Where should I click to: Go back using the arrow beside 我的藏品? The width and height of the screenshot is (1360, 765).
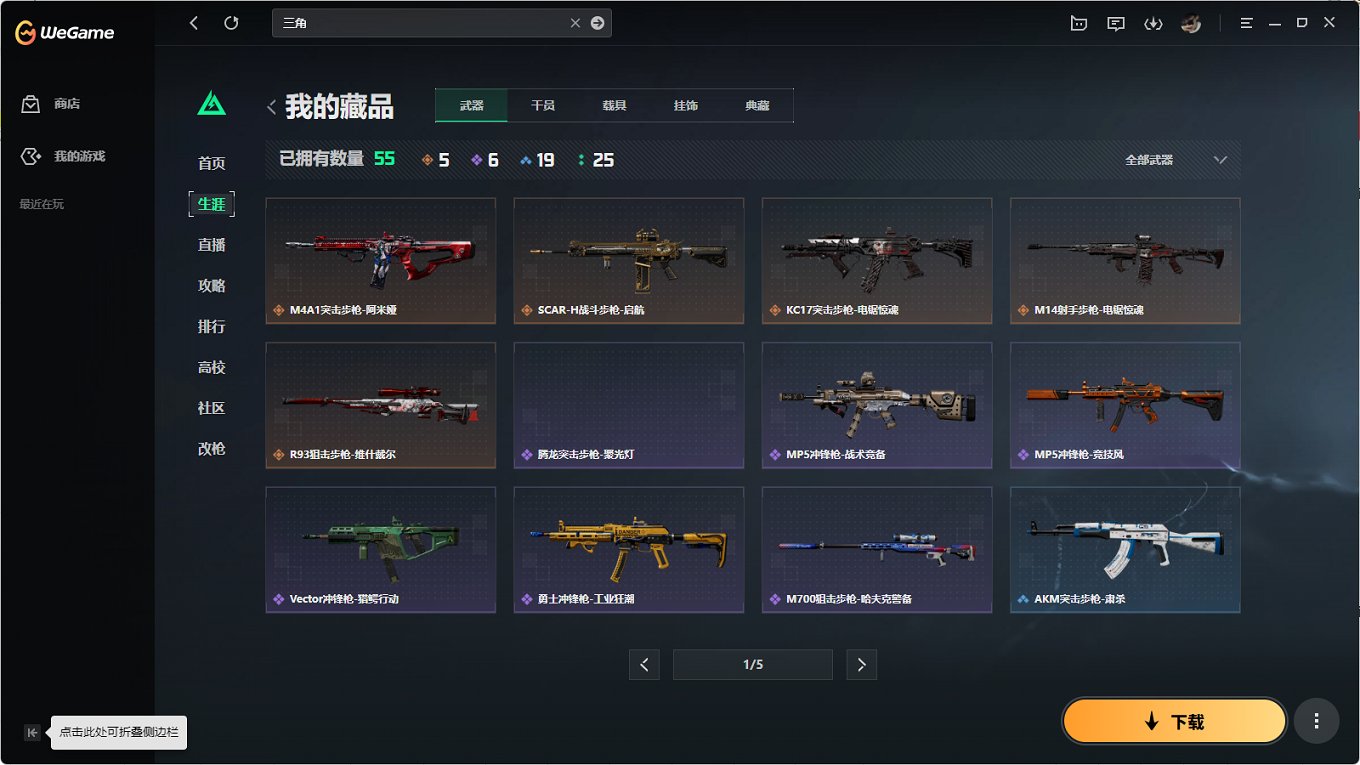click(271, 107)
